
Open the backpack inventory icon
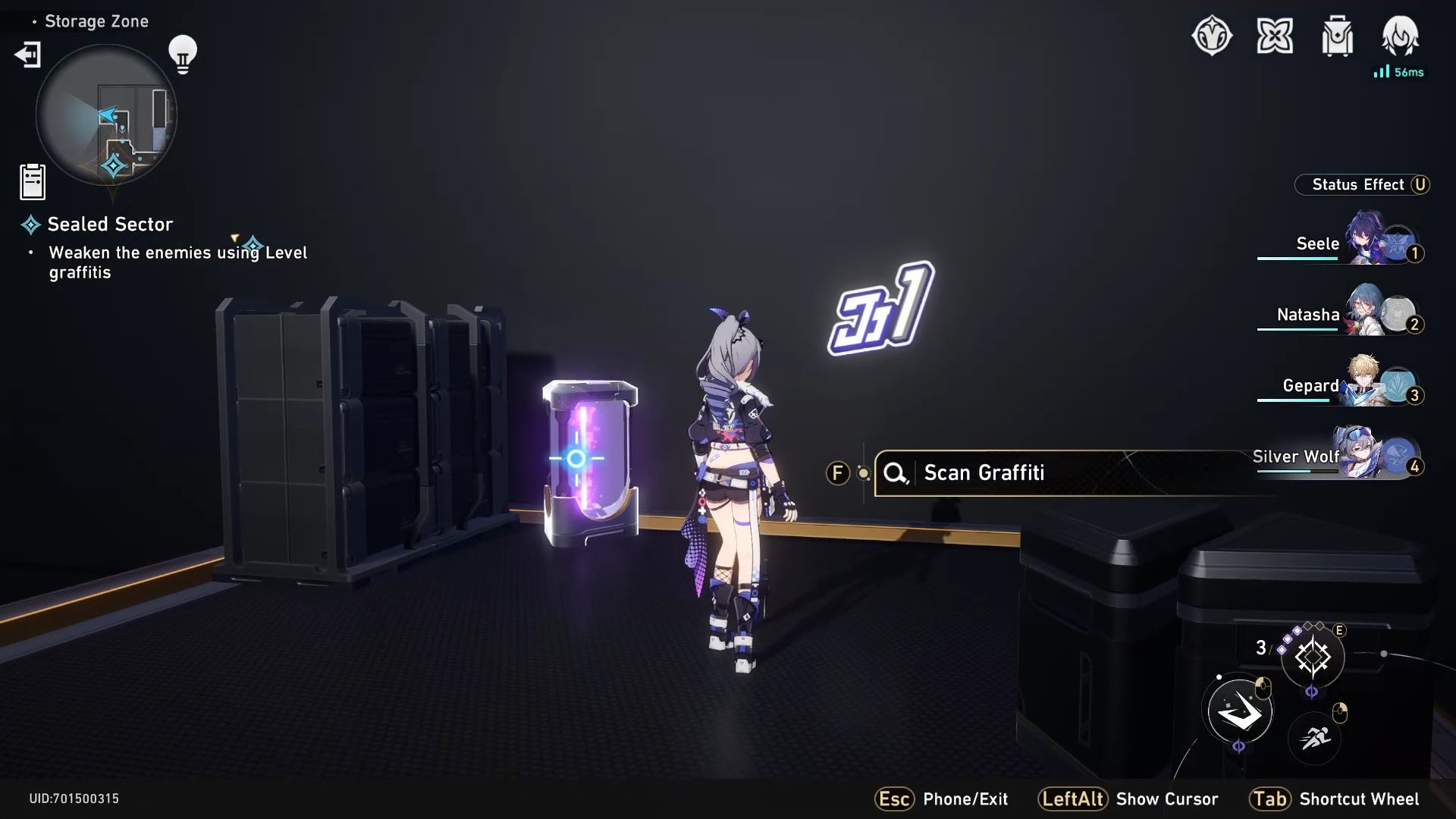(x=1337, y=36)
